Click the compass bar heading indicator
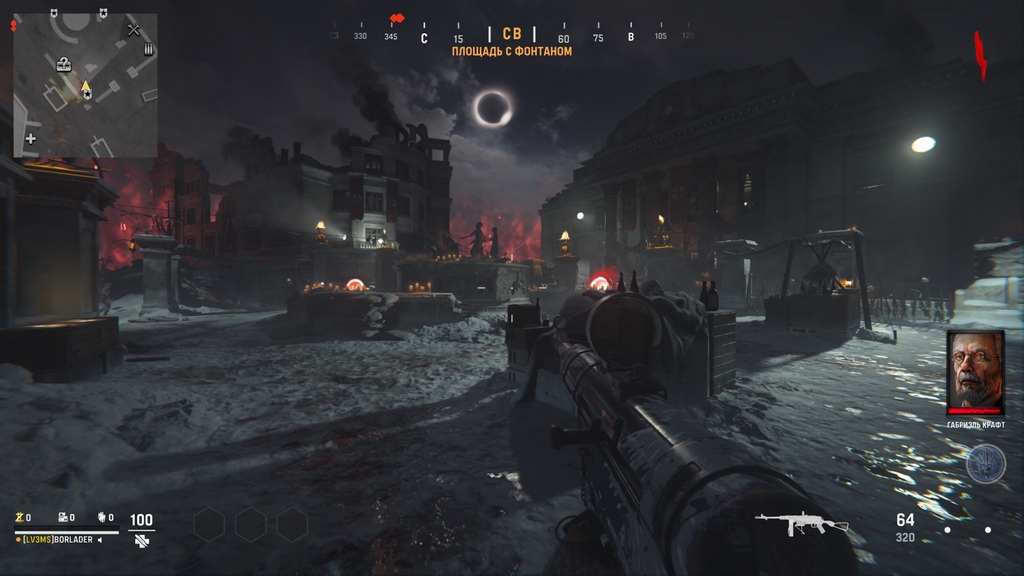 512,35
